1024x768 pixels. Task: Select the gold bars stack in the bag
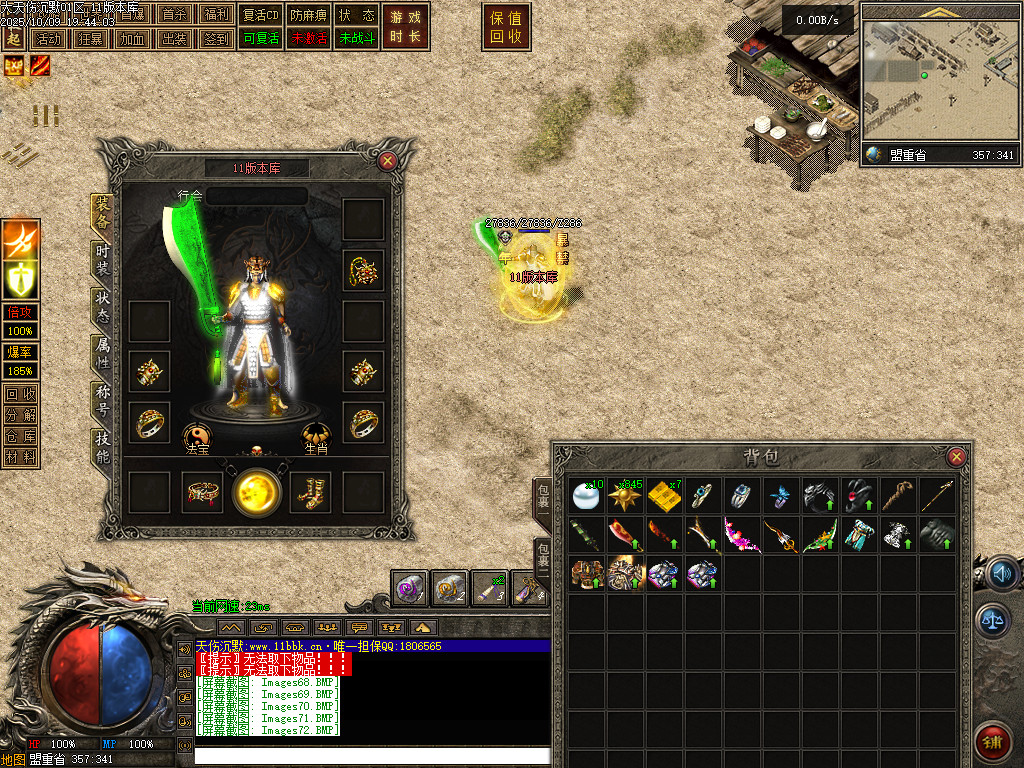pyautogui.click(x=663, y=496)
